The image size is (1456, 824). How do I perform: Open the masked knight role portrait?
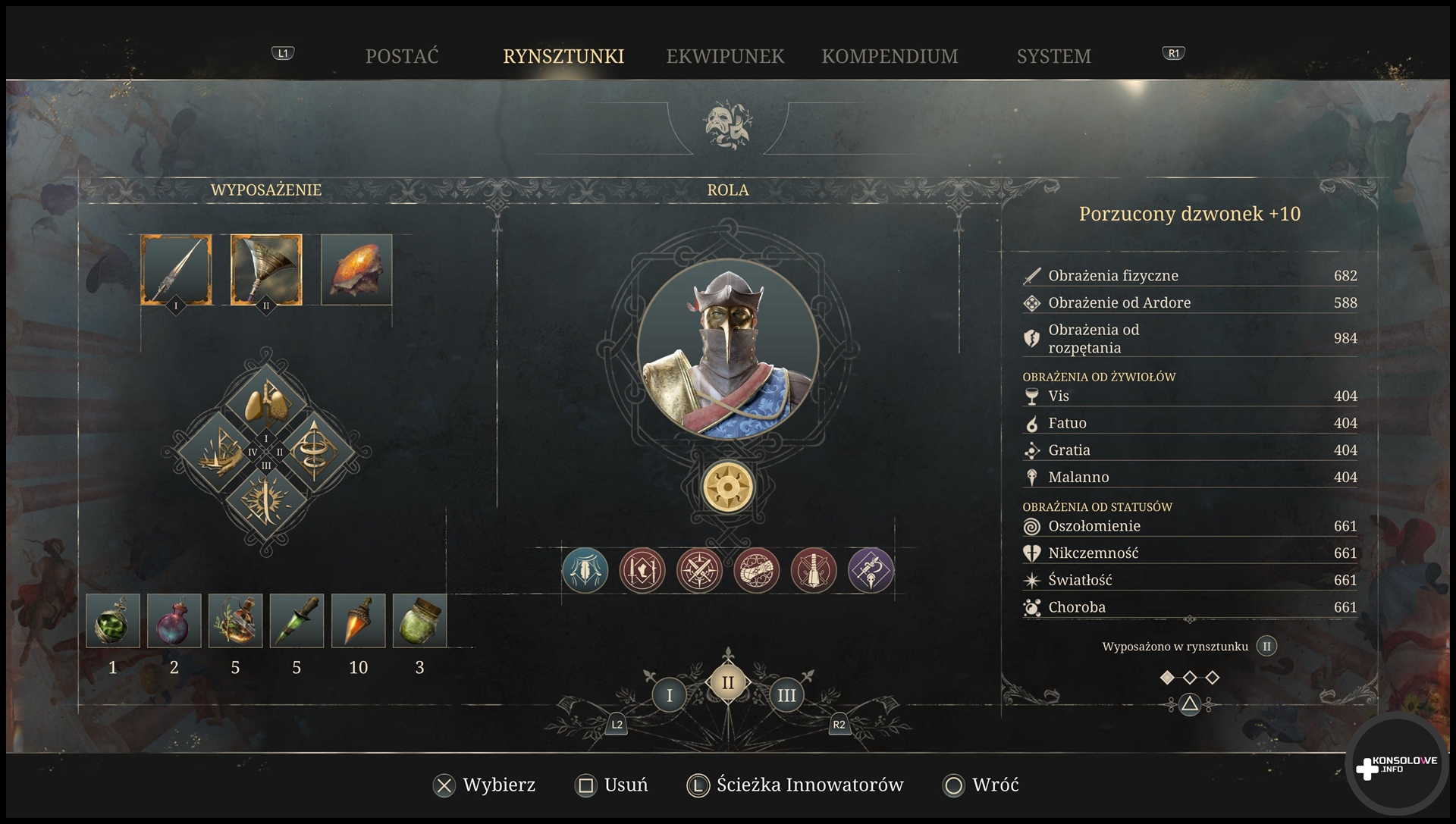click(728, 349)
